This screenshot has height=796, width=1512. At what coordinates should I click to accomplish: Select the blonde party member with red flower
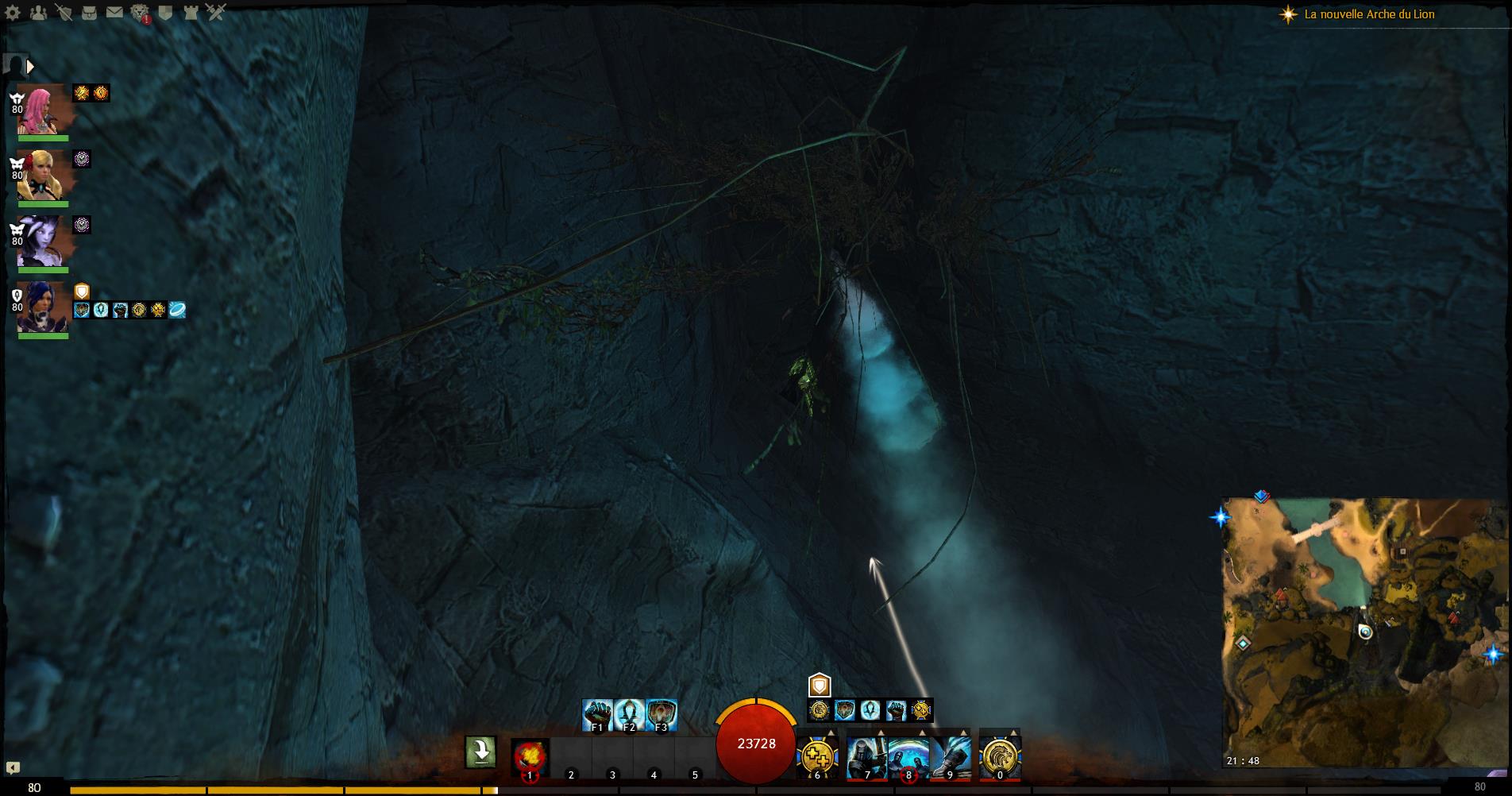(41, 175)
